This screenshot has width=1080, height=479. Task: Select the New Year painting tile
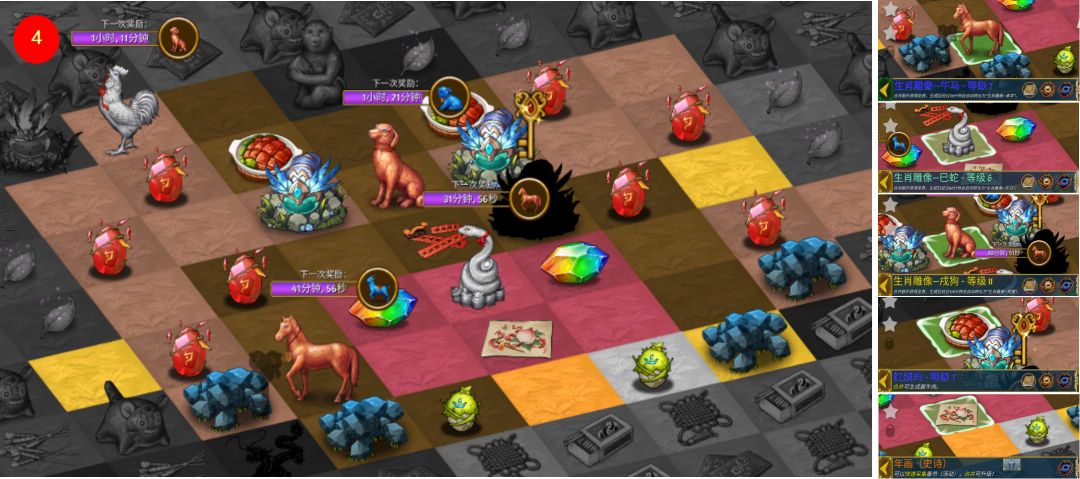point(516,338)
